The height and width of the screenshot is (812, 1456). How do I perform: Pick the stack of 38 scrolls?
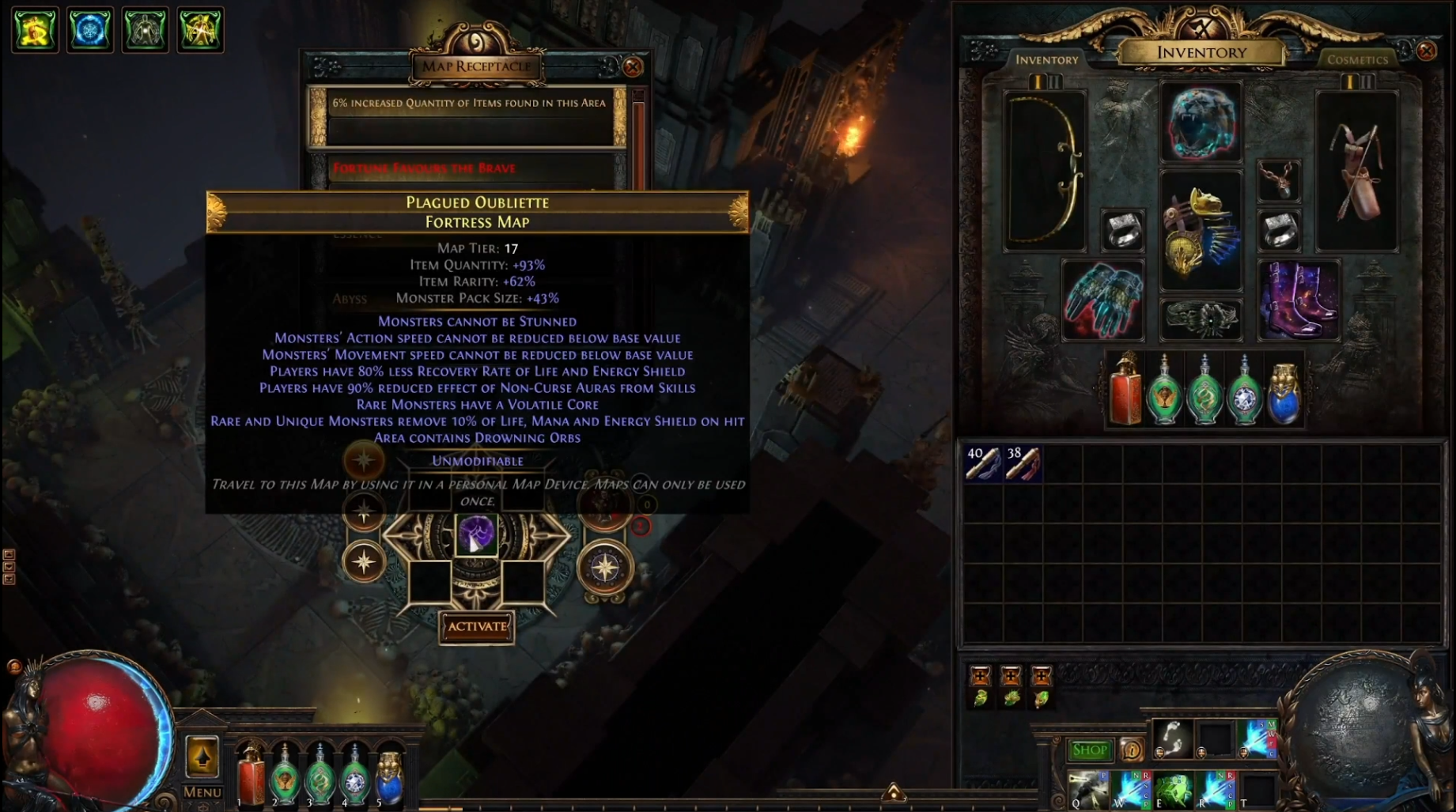[x=1023, y=463]
